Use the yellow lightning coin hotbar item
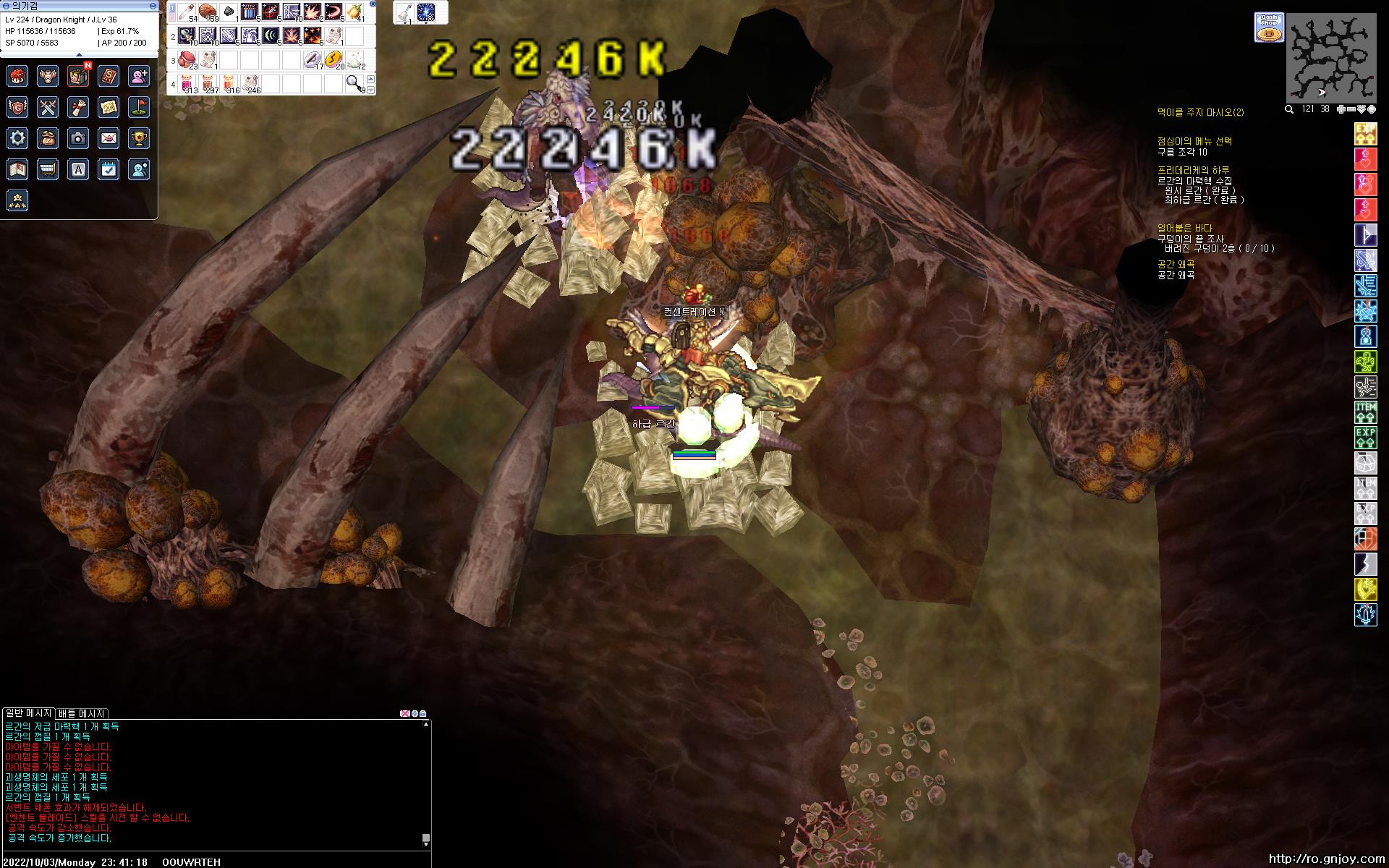1389x868 pixels. point(332,59)
